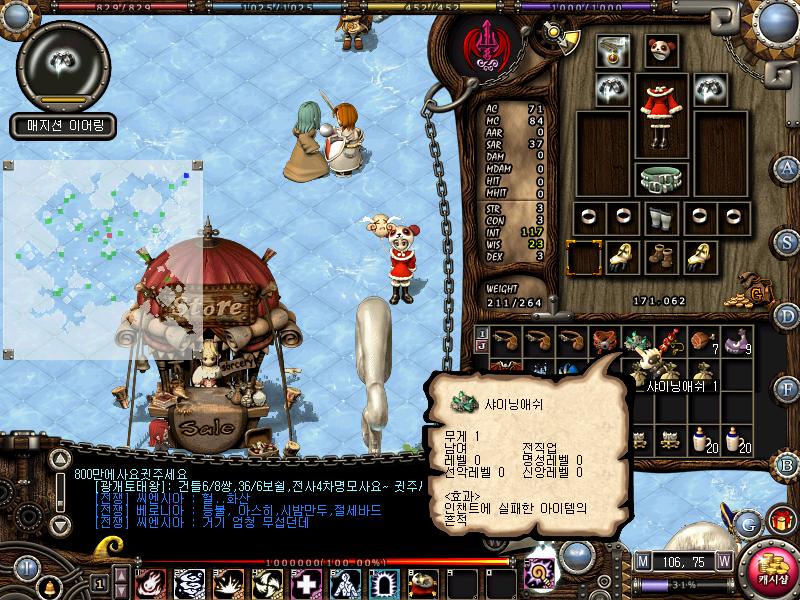Activate the fireball skill on the hotbar

tap(150, 583)
